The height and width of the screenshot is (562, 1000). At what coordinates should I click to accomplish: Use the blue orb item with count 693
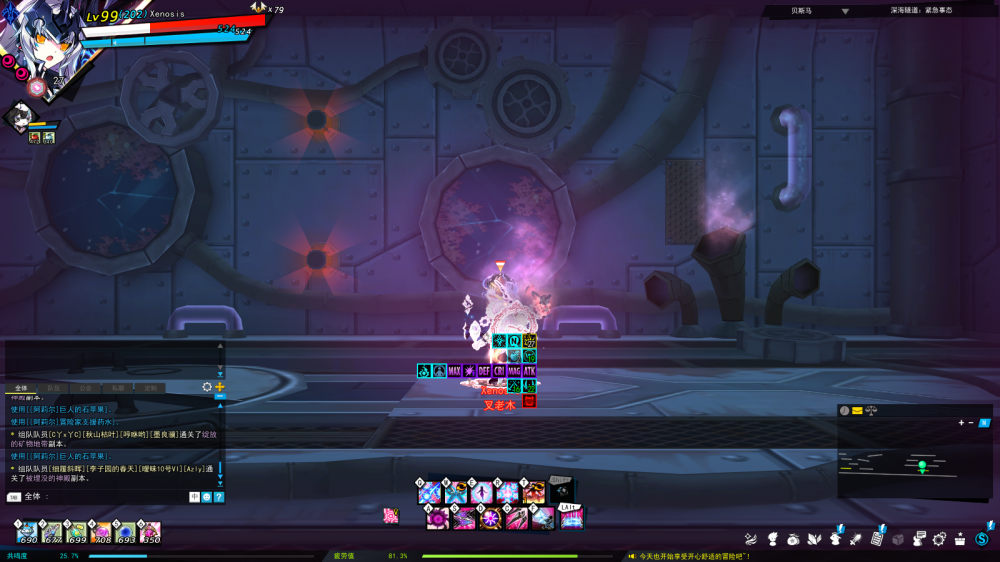pos(127,532)
